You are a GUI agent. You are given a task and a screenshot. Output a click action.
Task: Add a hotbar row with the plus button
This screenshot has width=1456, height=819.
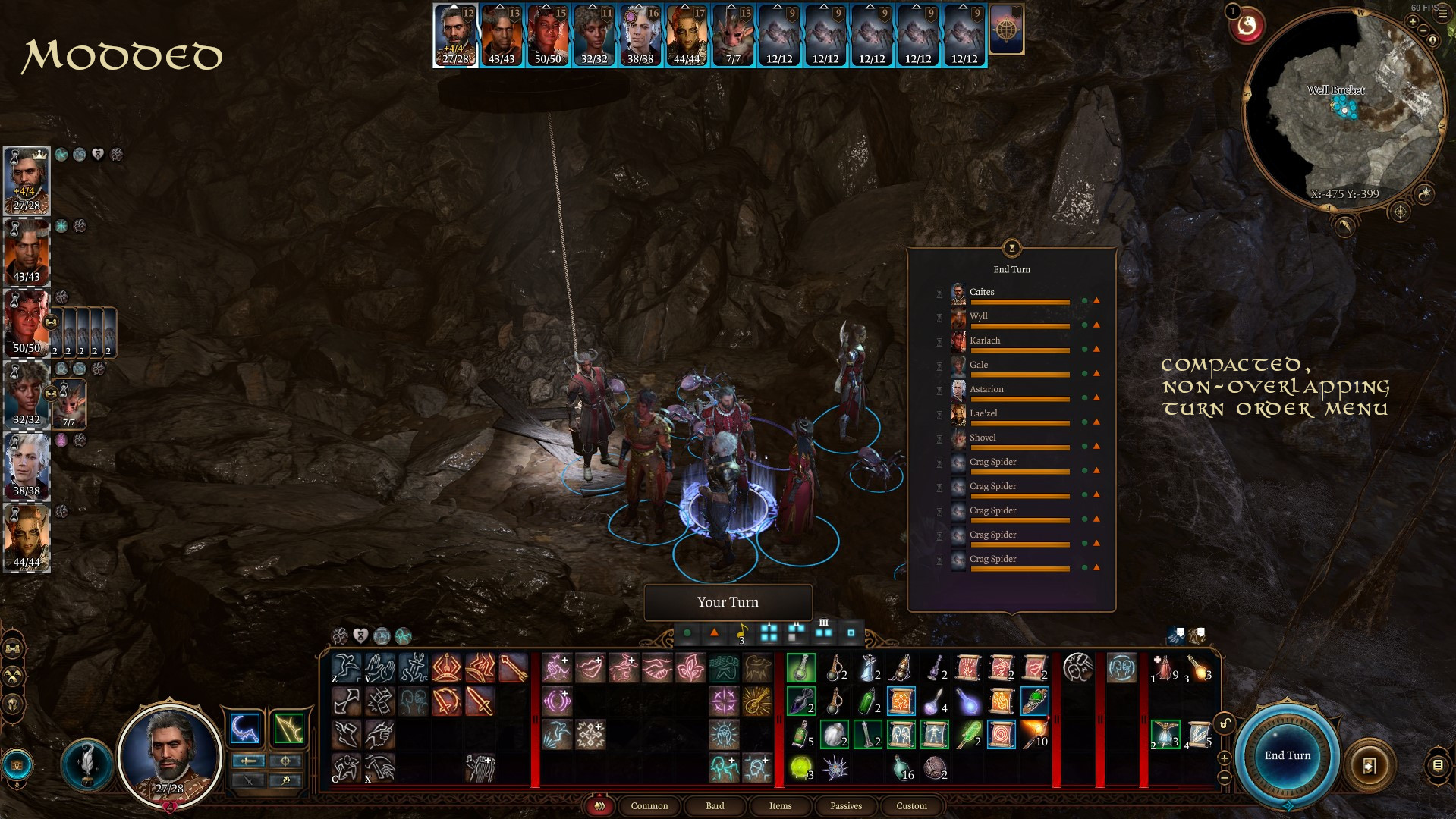point(1224,758)
